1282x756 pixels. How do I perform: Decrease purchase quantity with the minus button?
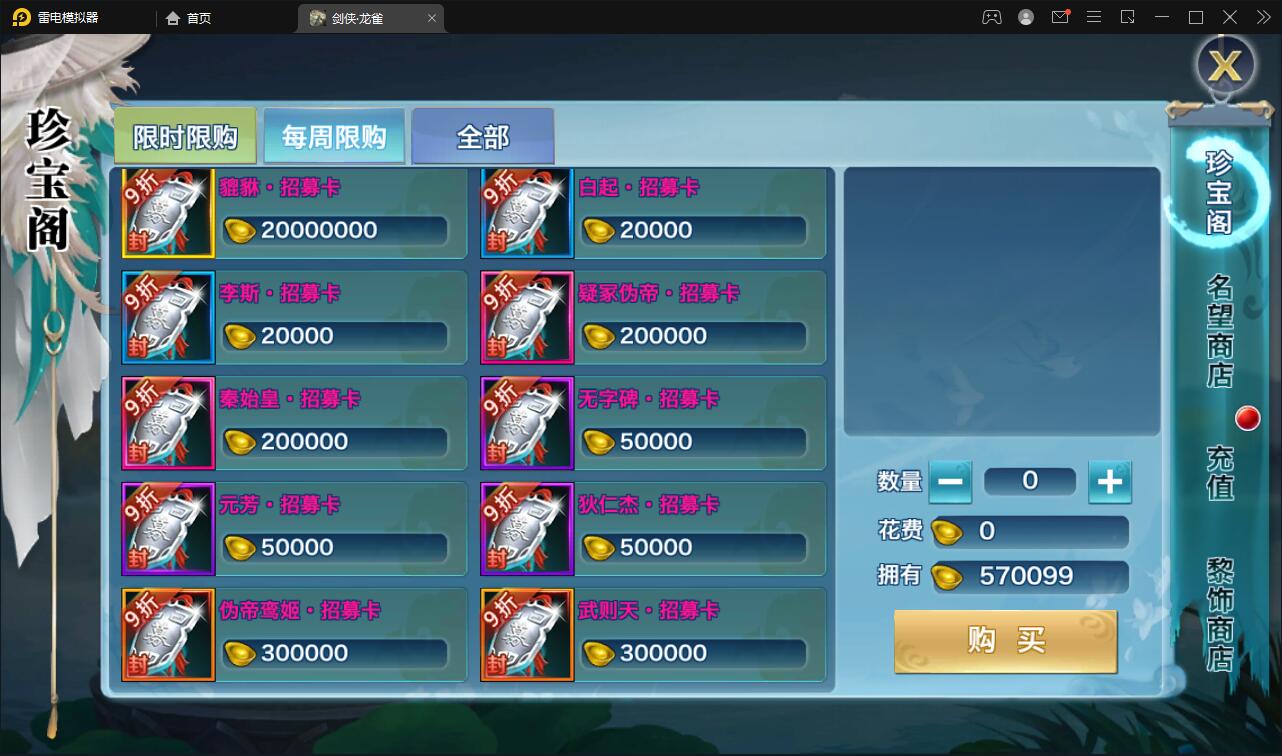(951, 481)
